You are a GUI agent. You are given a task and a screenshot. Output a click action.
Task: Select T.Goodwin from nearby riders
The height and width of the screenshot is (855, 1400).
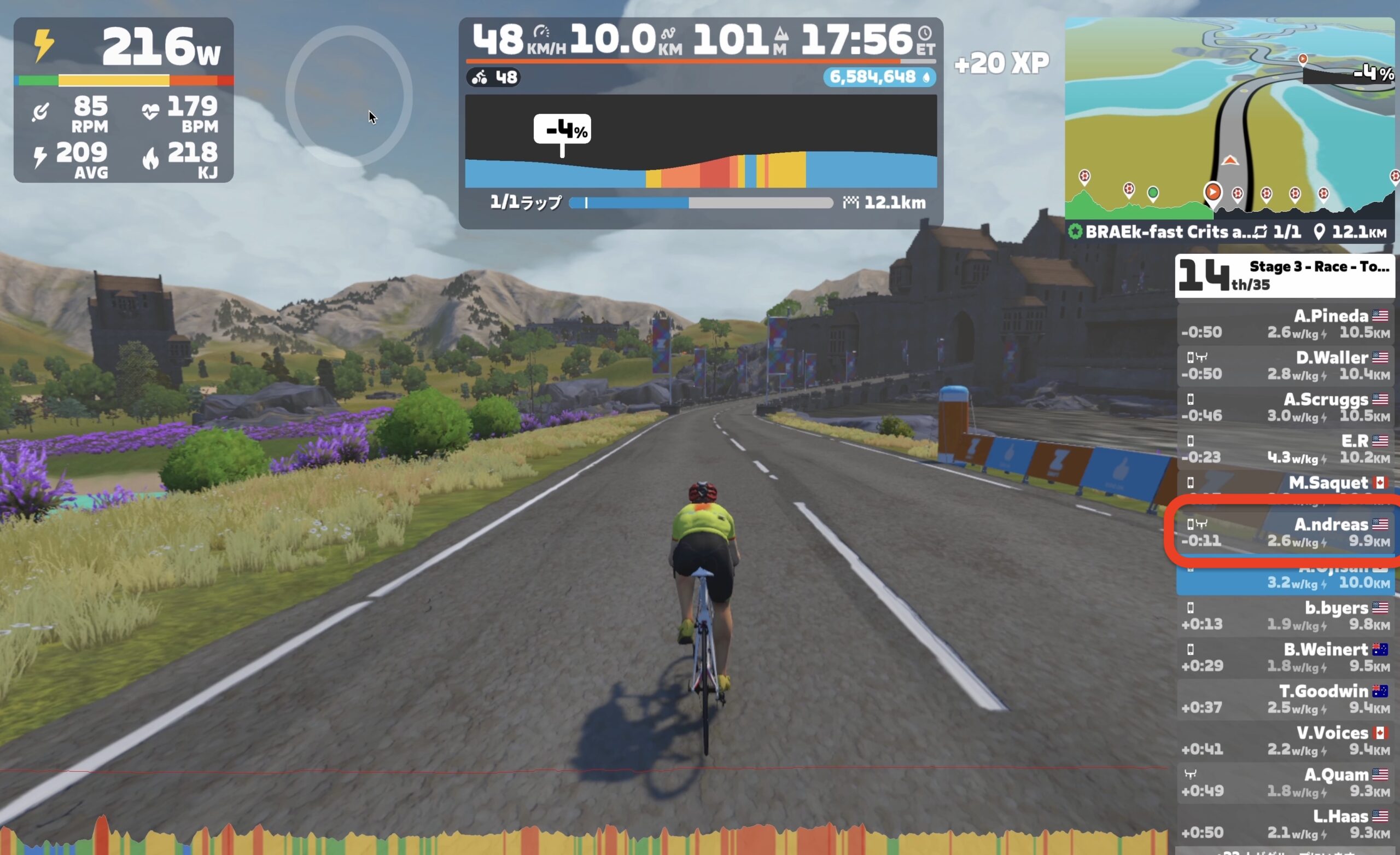pyautogui.click(x=1285, y=699)
